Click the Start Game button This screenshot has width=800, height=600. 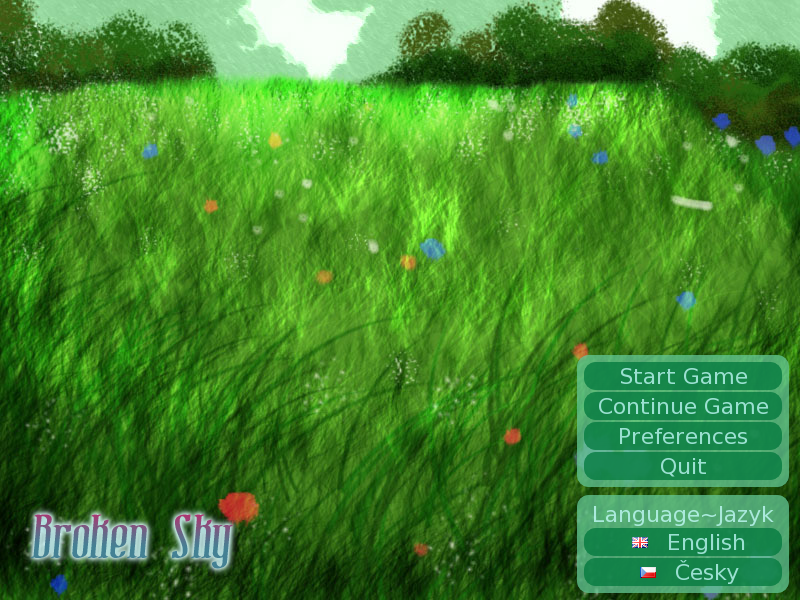(683, 376)
